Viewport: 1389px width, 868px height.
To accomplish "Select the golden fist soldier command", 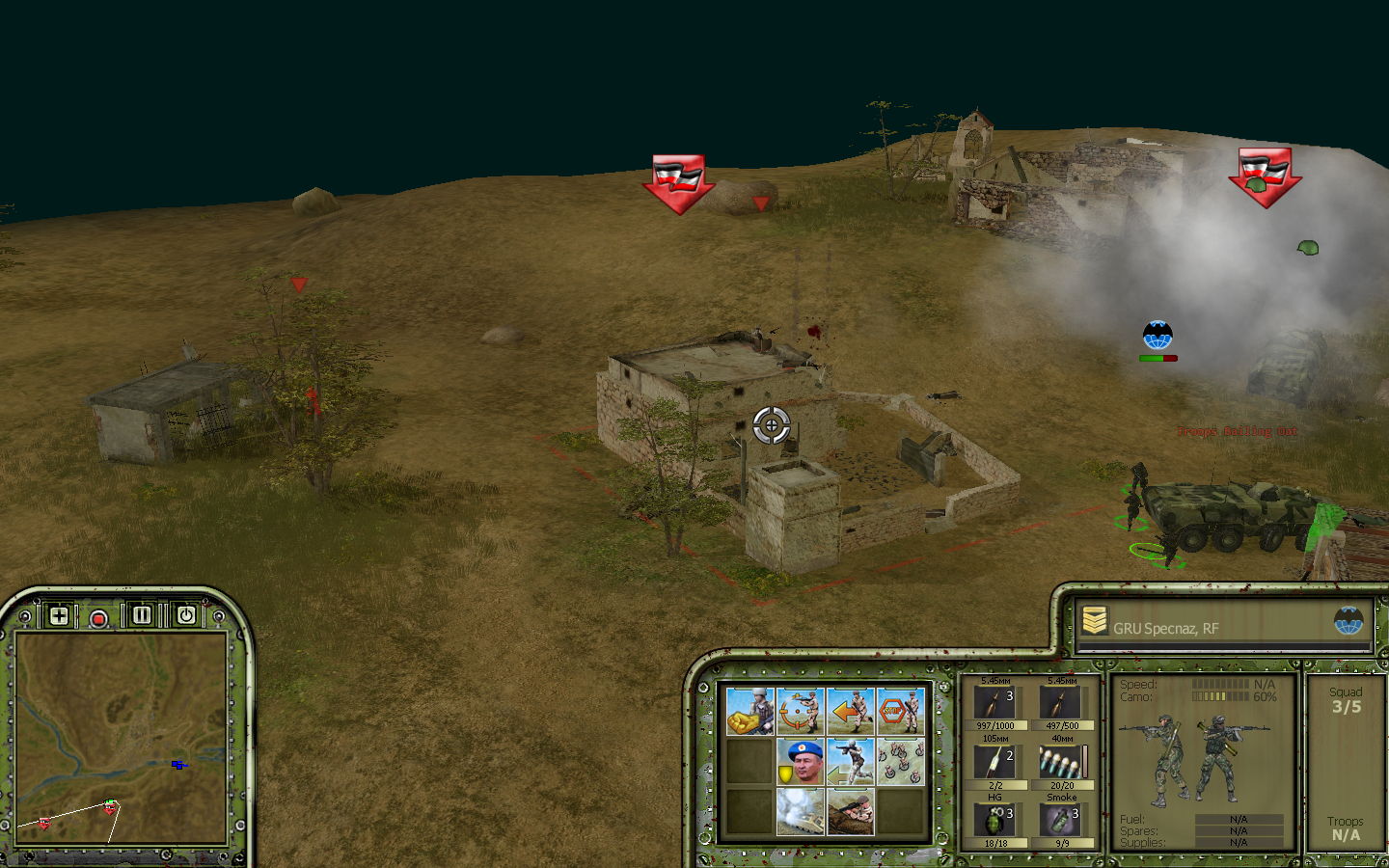I will point(750,712).
